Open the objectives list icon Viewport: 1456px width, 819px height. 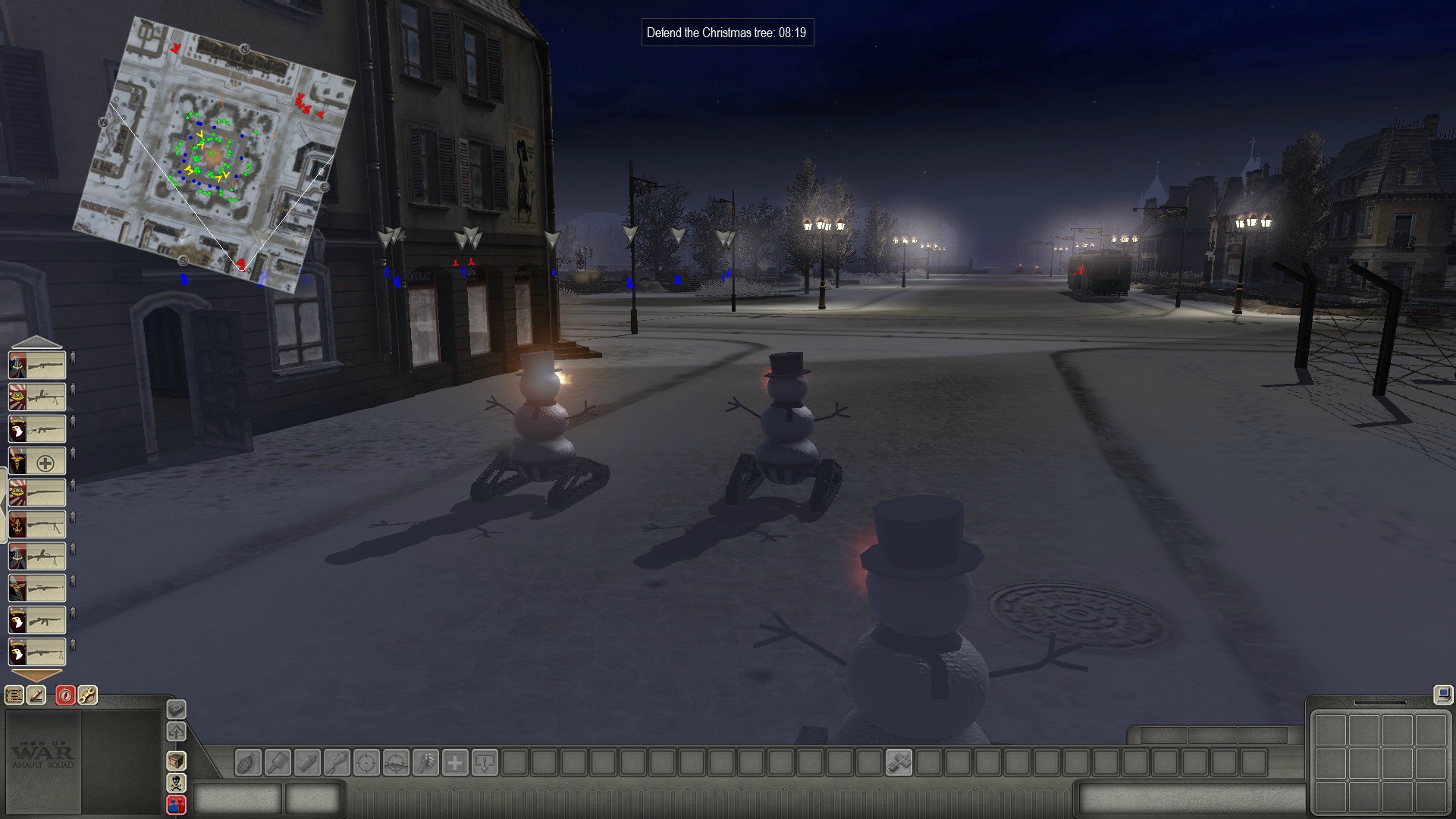point(14,695)
